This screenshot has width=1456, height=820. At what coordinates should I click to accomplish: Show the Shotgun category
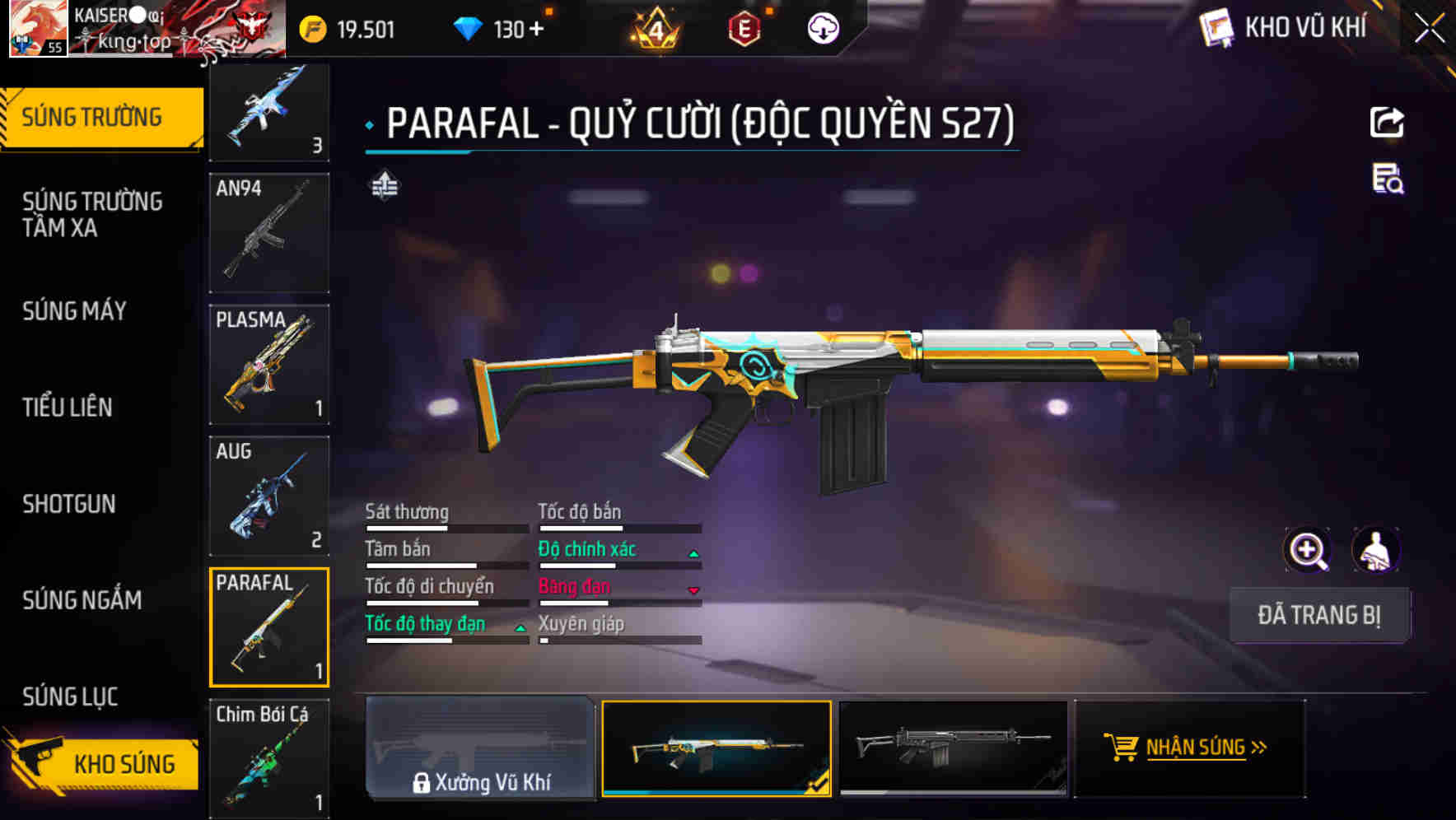pos(69,504)
